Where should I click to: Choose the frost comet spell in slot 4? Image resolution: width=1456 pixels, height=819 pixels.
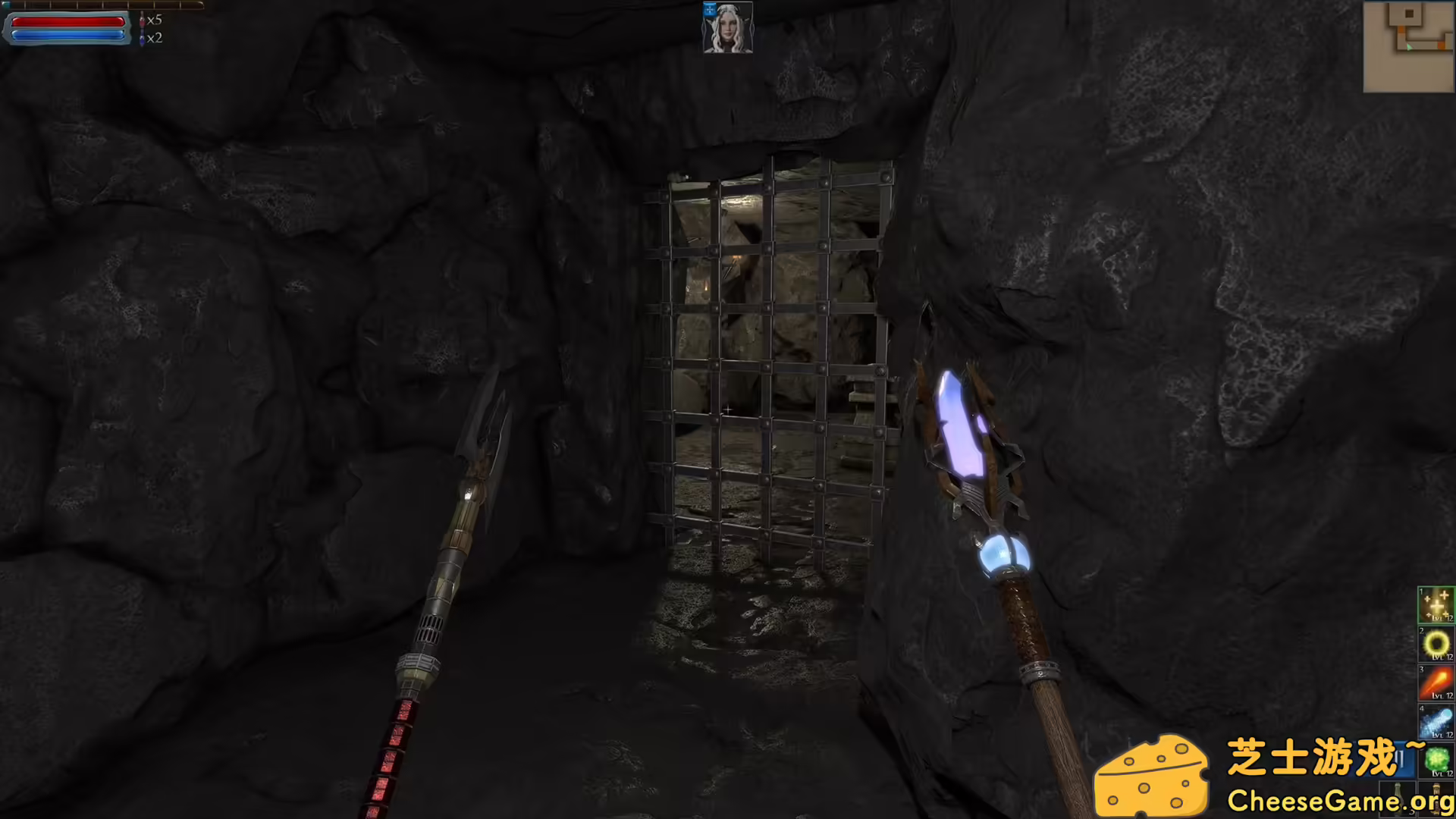1436,720
